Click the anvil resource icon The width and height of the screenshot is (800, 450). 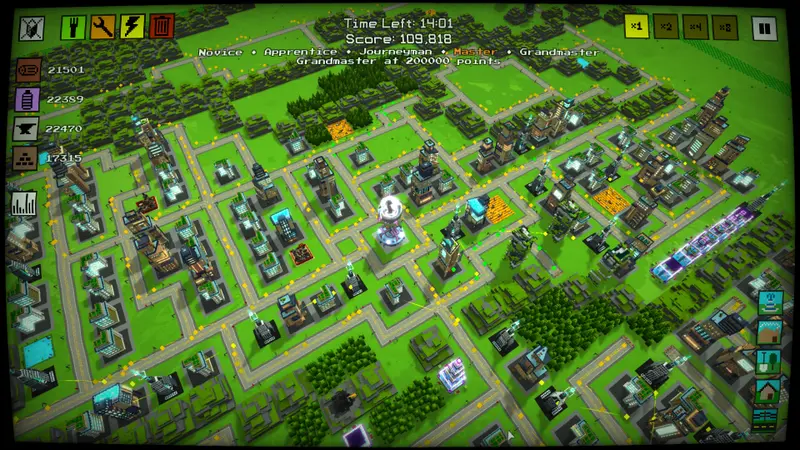click(x=27, y=129)
